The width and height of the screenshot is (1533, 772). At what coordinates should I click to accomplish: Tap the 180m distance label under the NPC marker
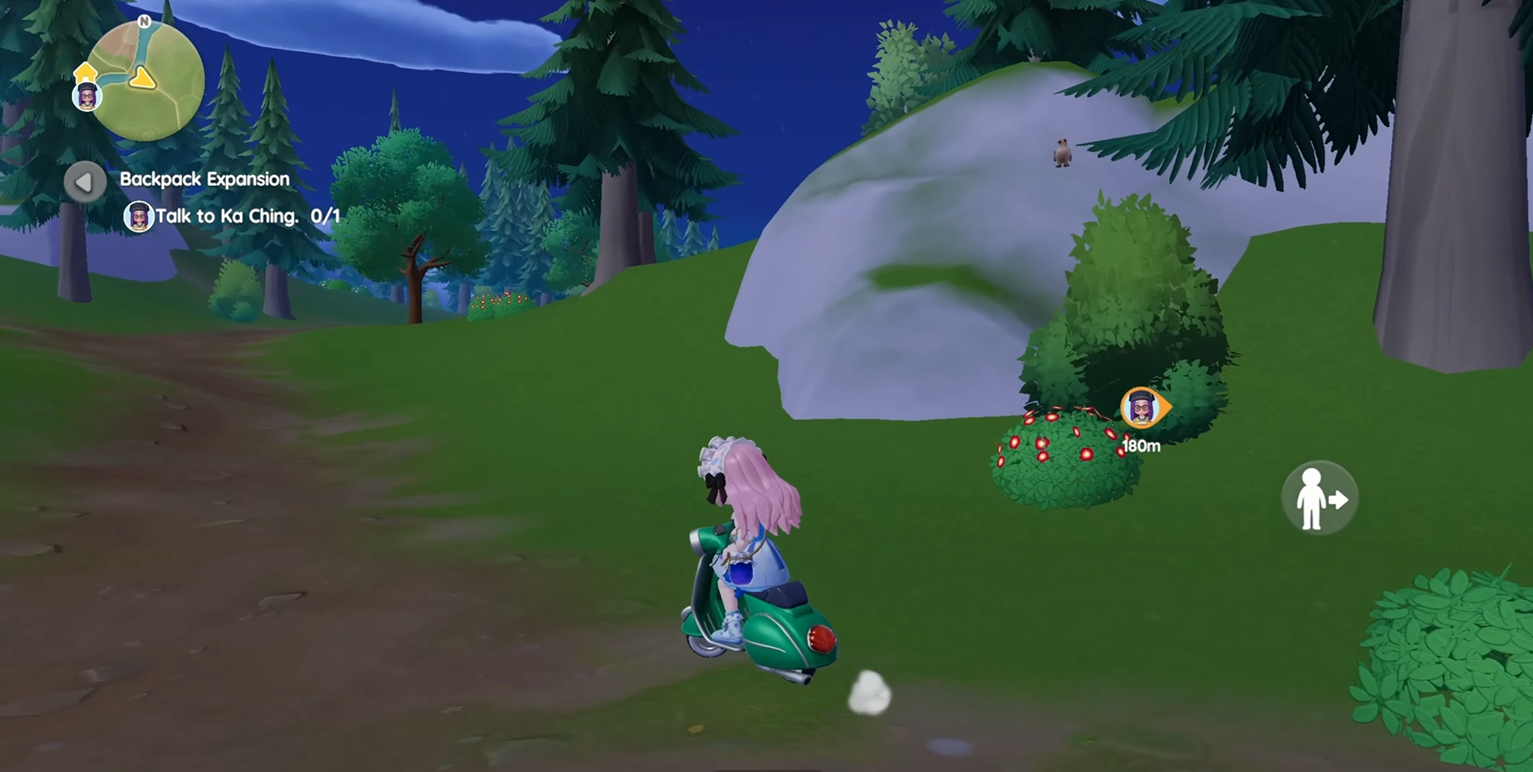(x=1141, y=446)
